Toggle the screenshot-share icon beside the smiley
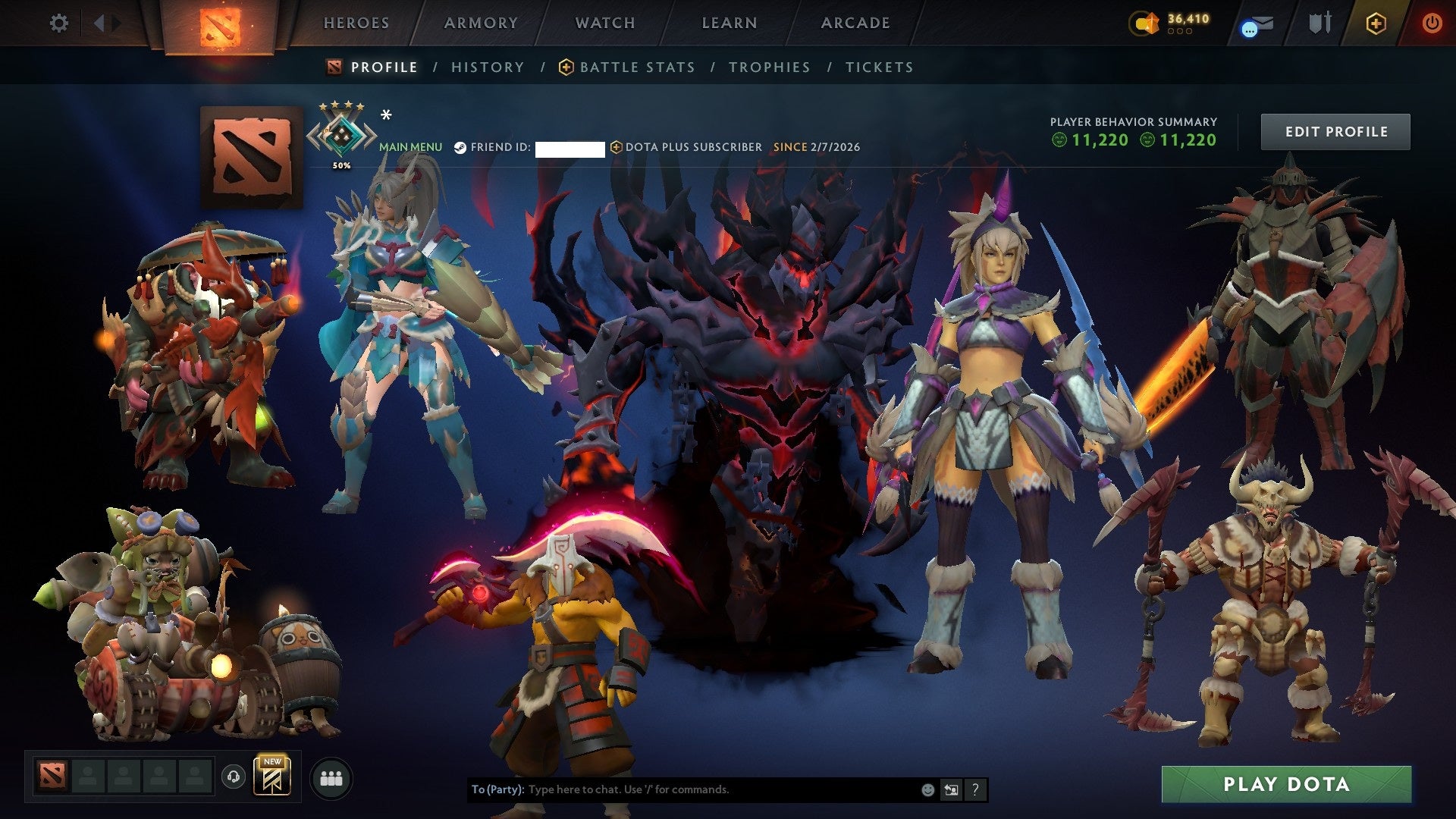1456x819 pixels. pos(950,789)
